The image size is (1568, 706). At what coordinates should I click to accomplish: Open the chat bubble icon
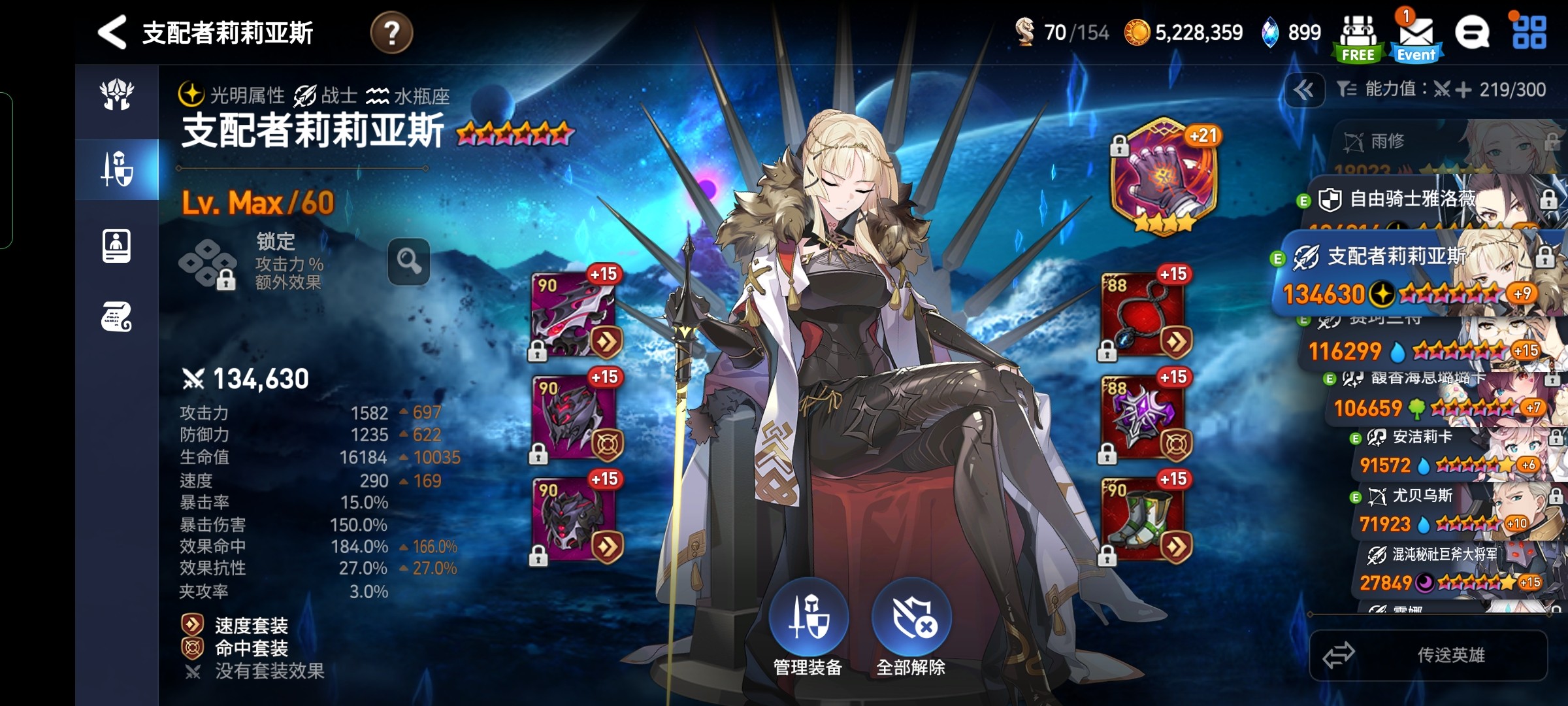point(1472,33)
